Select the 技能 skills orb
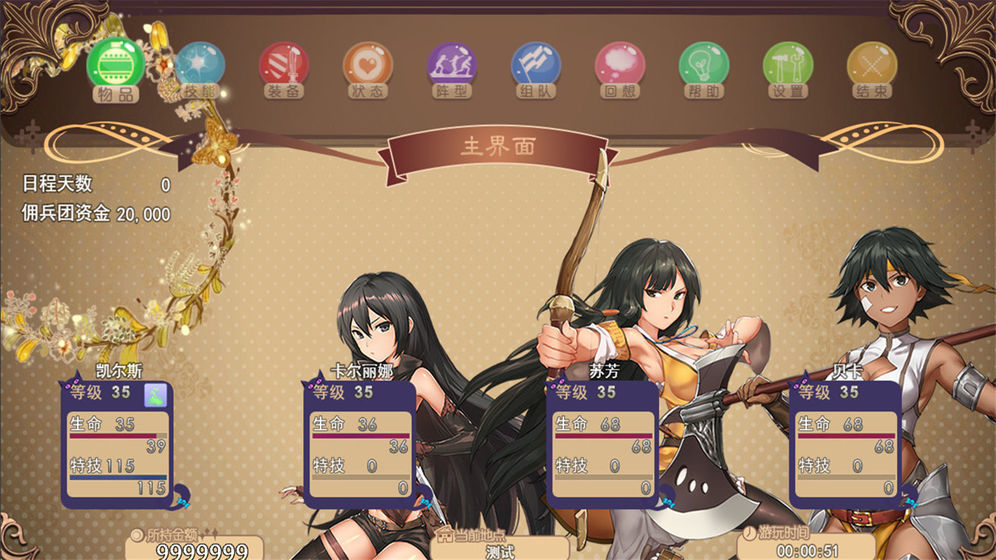The image size is (996, 560). [x=200, y=66]
